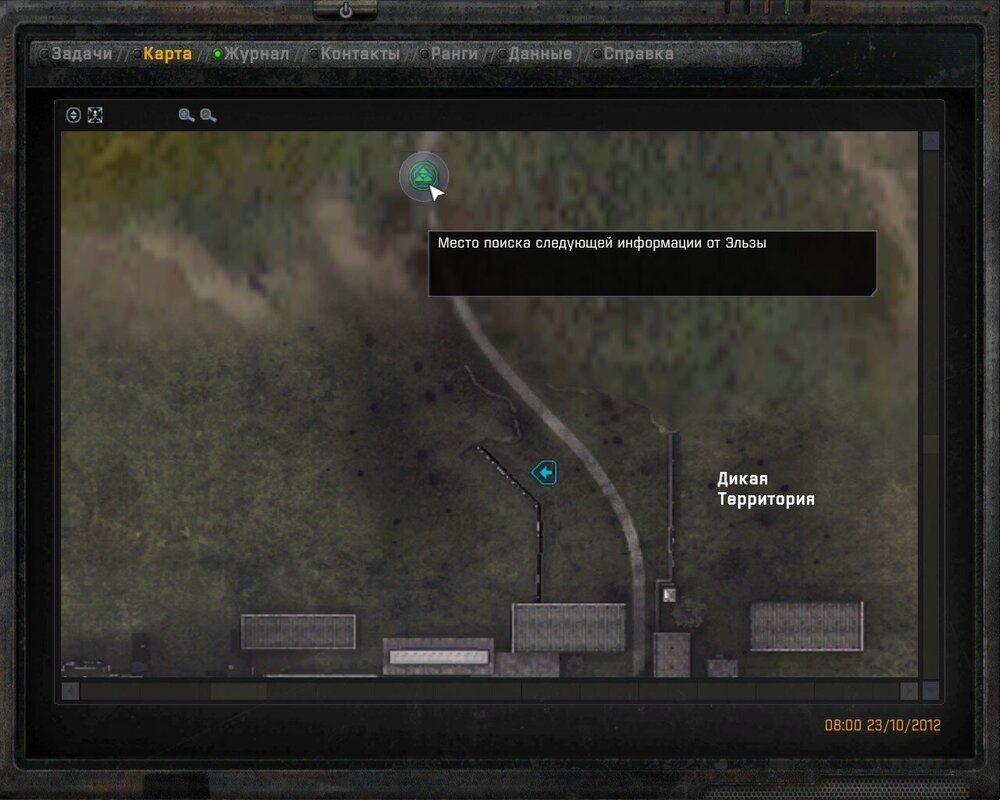Open the Справка tab
The width and height of the screenshot is (1000, 800).
coord(638,54)
